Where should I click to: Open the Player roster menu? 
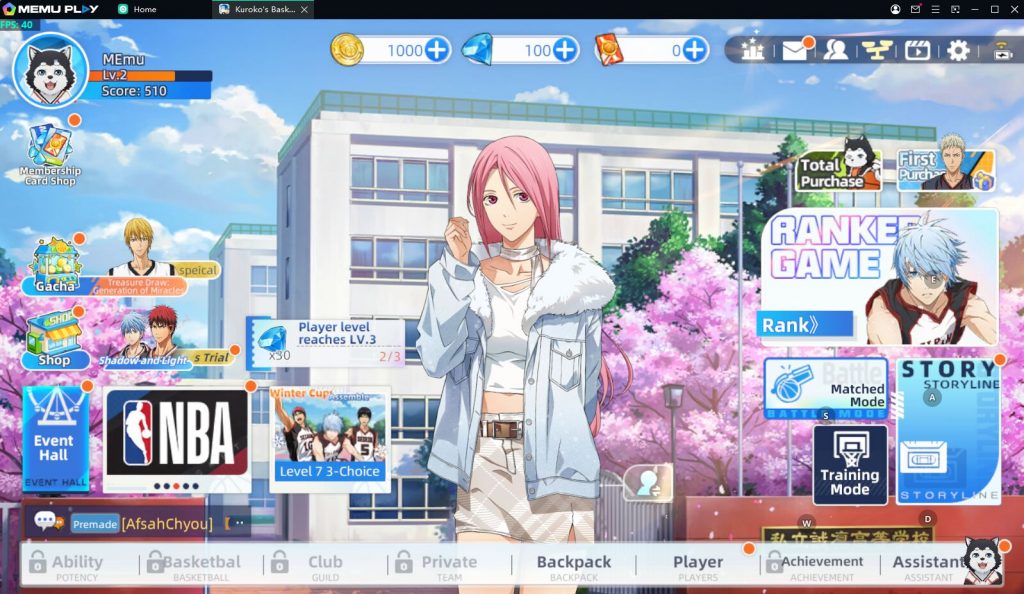(x=697, y=565)
